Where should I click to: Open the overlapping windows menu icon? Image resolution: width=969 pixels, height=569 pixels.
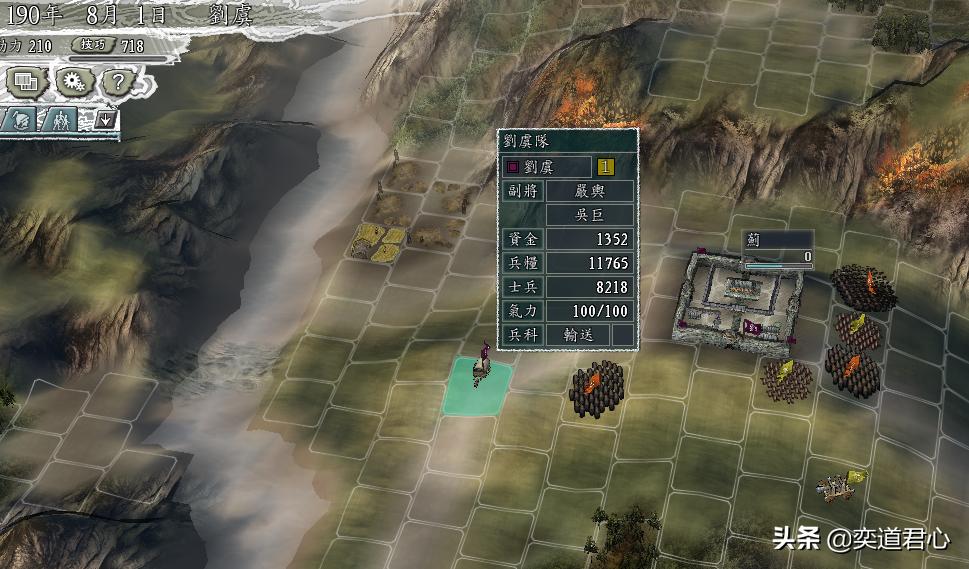point(25,81)
